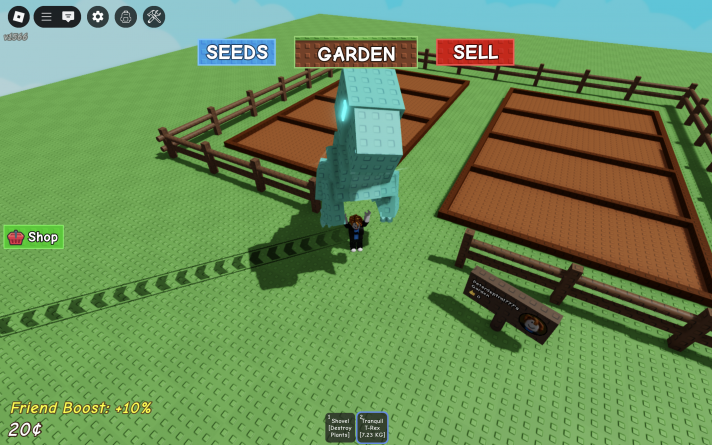Open the hamburger list menu

coord(46,16)
